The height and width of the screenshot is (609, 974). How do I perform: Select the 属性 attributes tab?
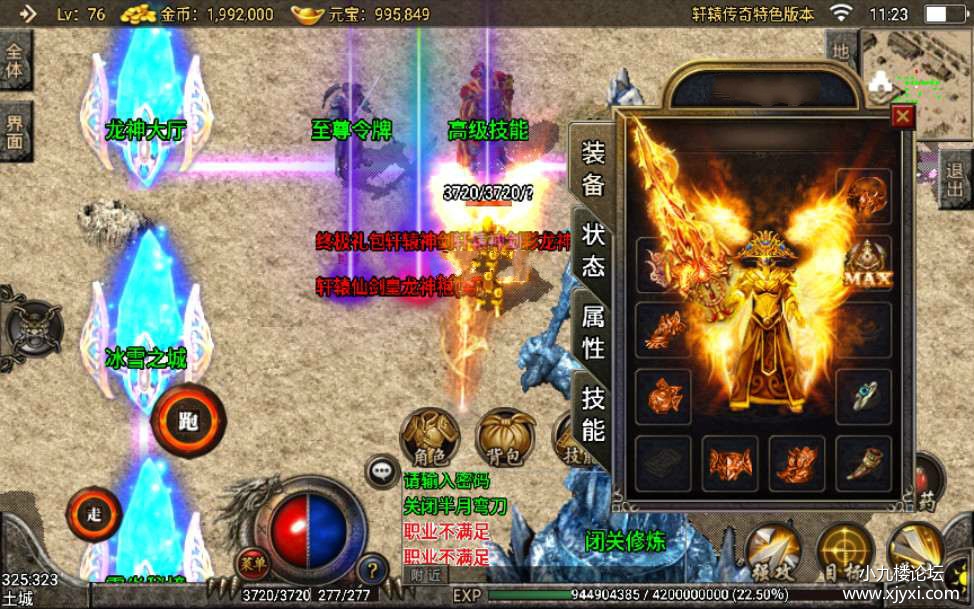593,332
